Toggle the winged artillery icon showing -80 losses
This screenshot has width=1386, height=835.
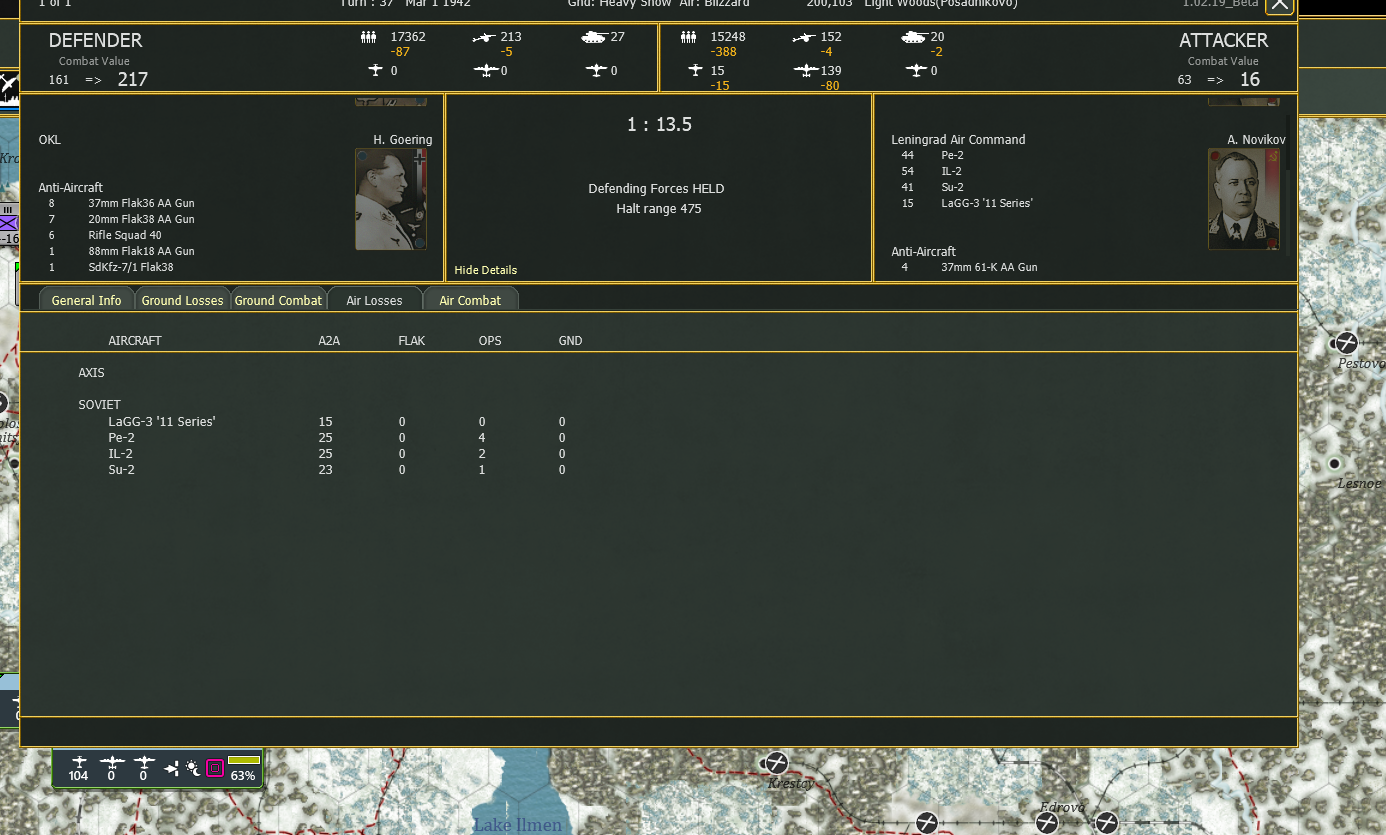(806, 71)
